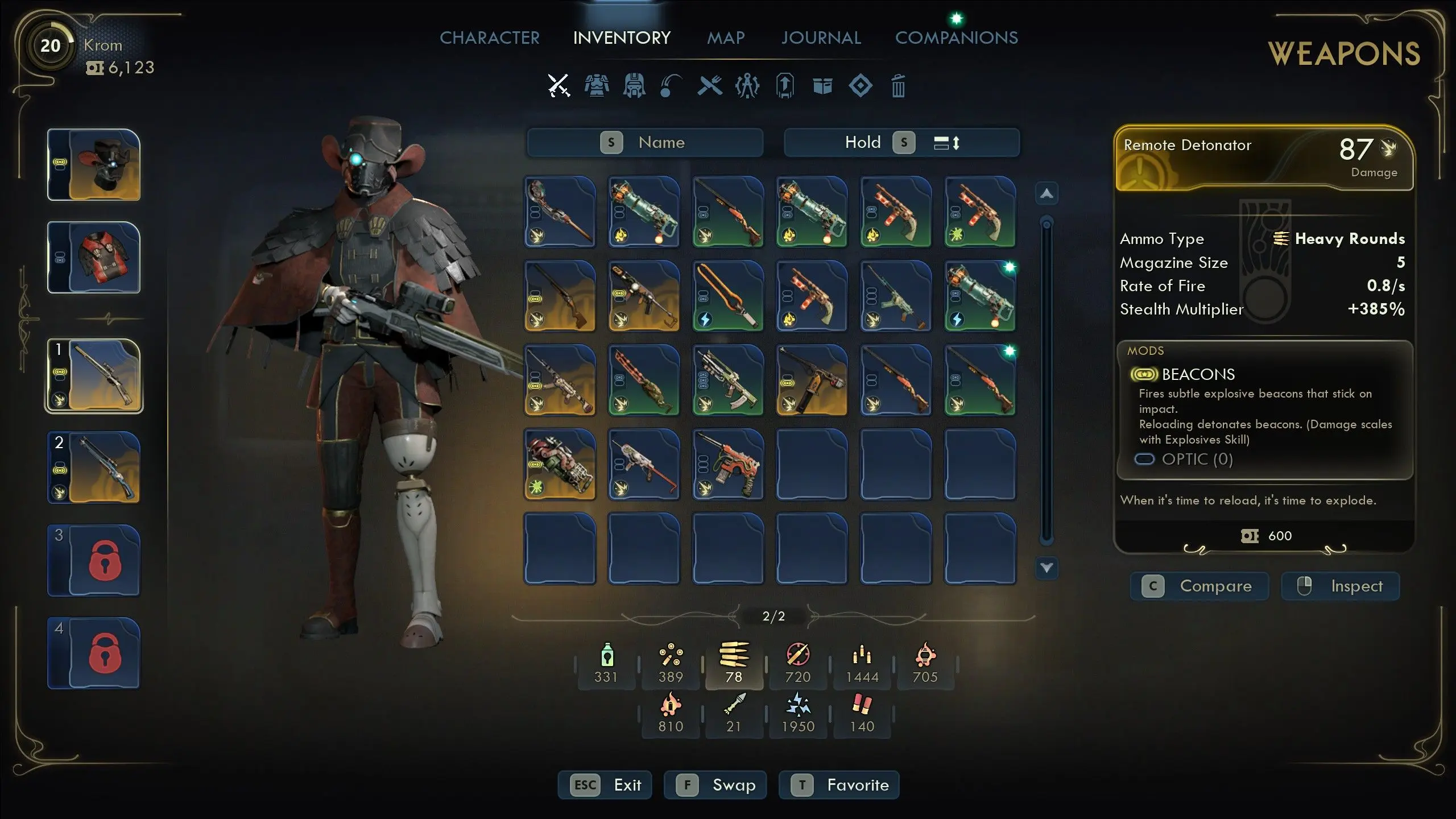Viewport: 1456px width, 819px height.
Task: Open the body armor filter
Action: (597, 85)
